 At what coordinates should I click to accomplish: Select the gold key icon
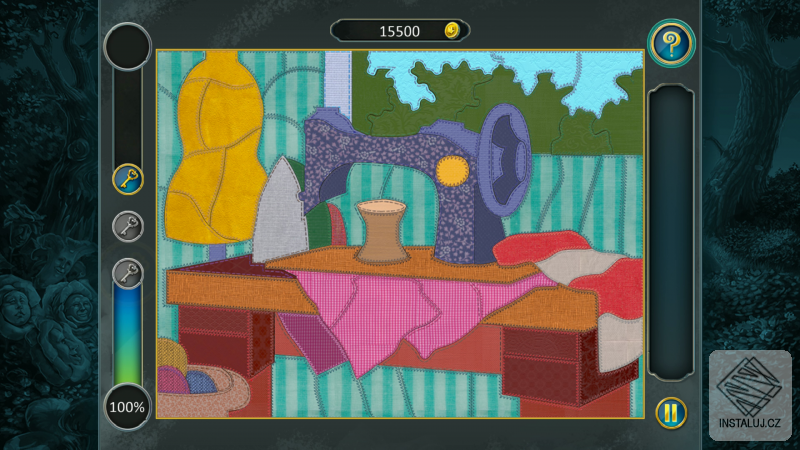[128, 180]
